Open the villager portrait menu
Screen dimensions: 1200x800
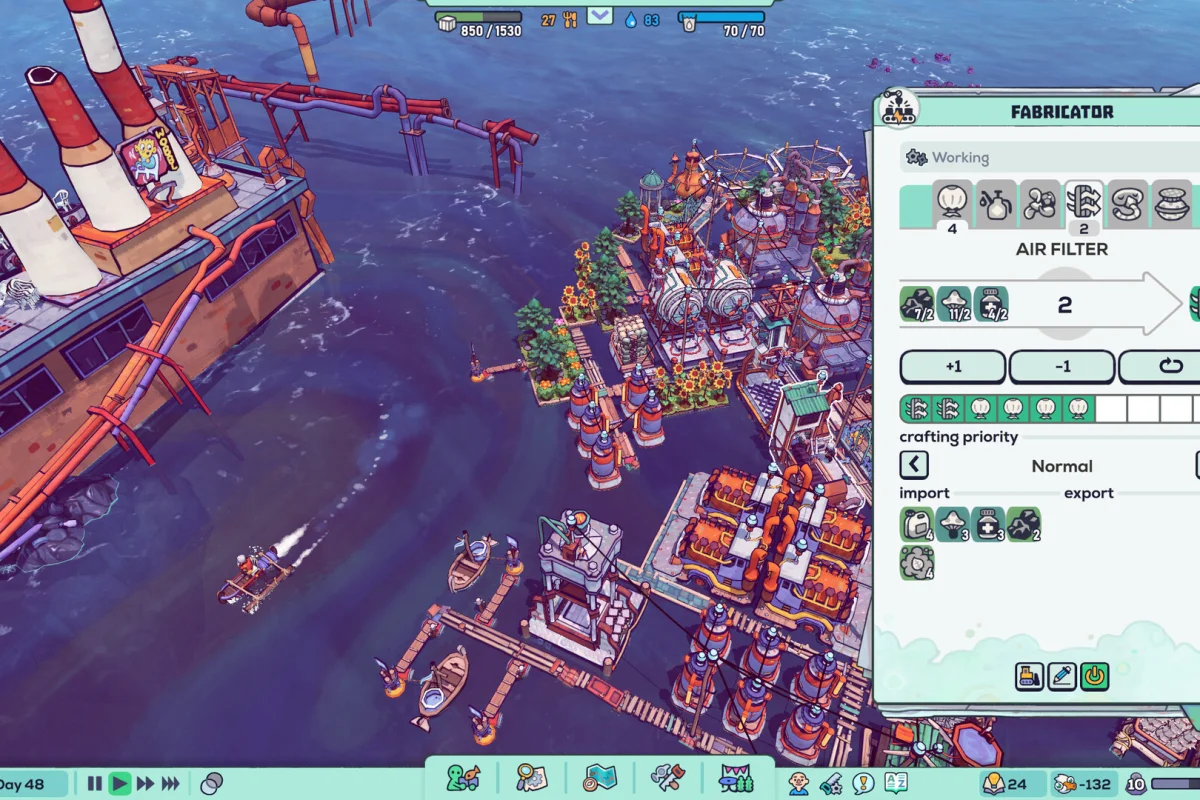click(x=798, y=783)
